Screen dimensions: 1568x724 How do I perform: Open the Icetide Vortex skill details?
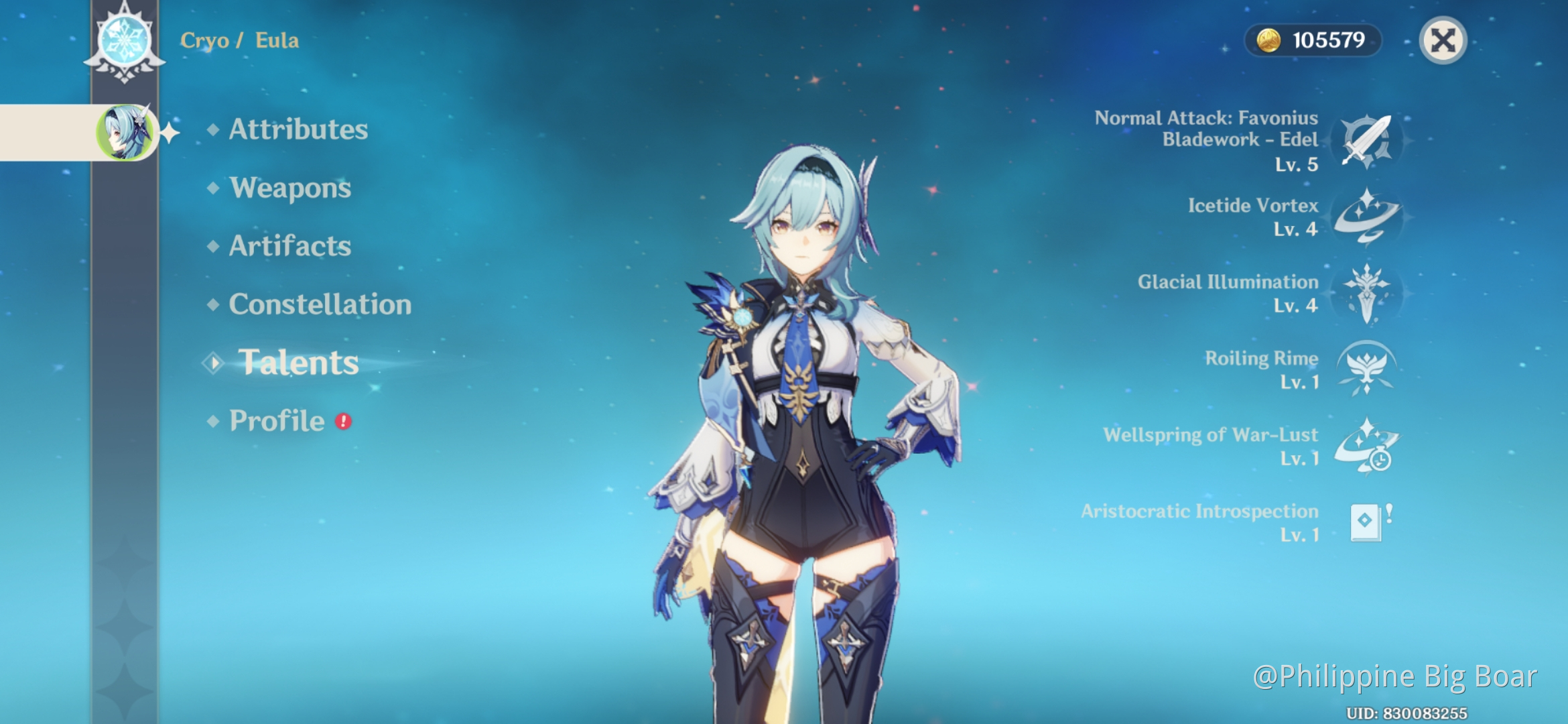(x=1367, y=217)
